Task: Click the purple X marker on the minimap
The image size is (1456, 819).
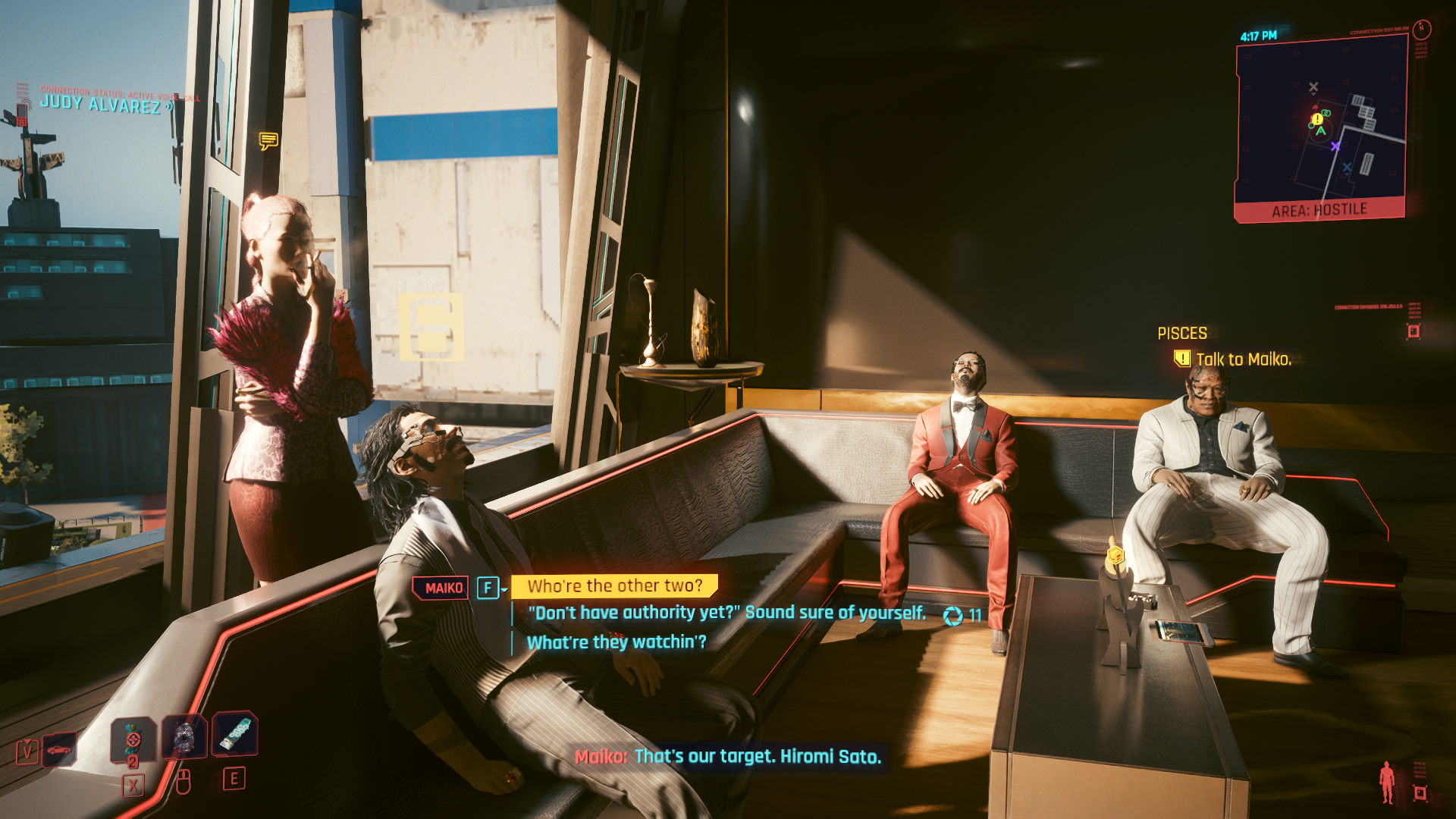Action: click(x=1336, y=146)
